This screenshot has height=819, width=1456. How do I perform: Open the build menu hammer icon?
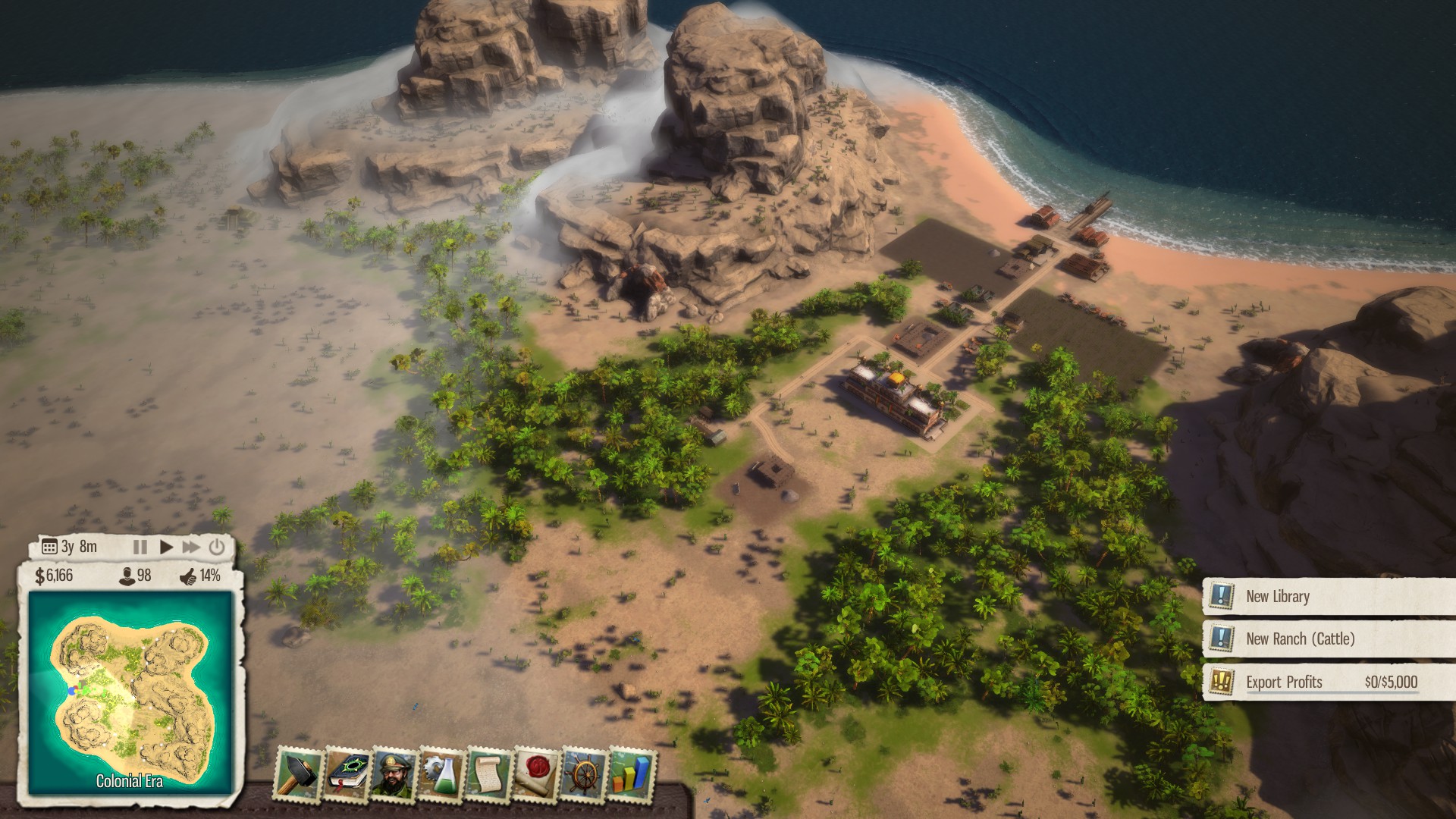(x=299, y=773)
